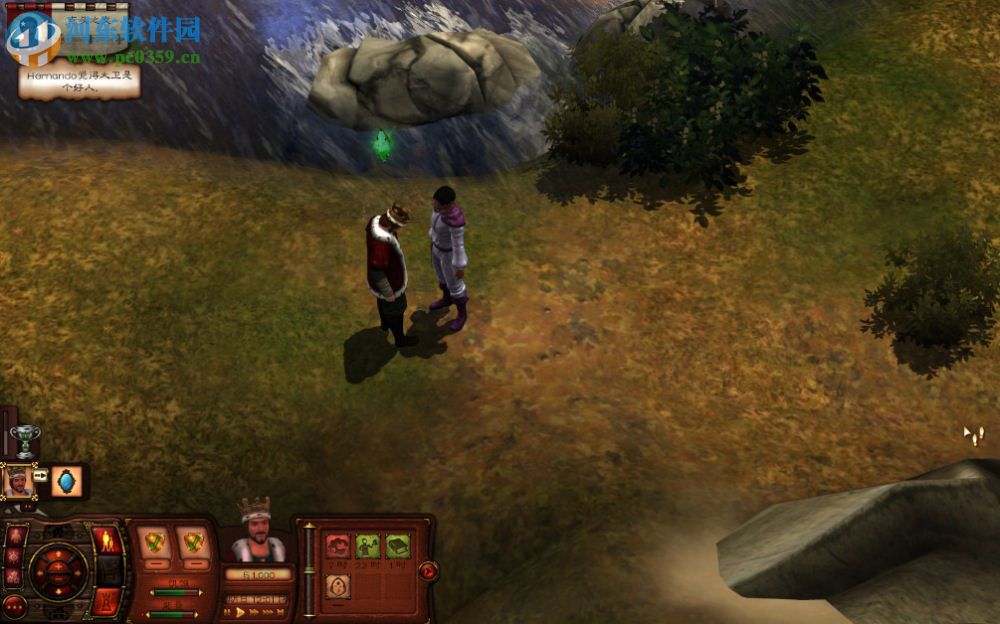Expand panel with the round red arrow button

428,571
